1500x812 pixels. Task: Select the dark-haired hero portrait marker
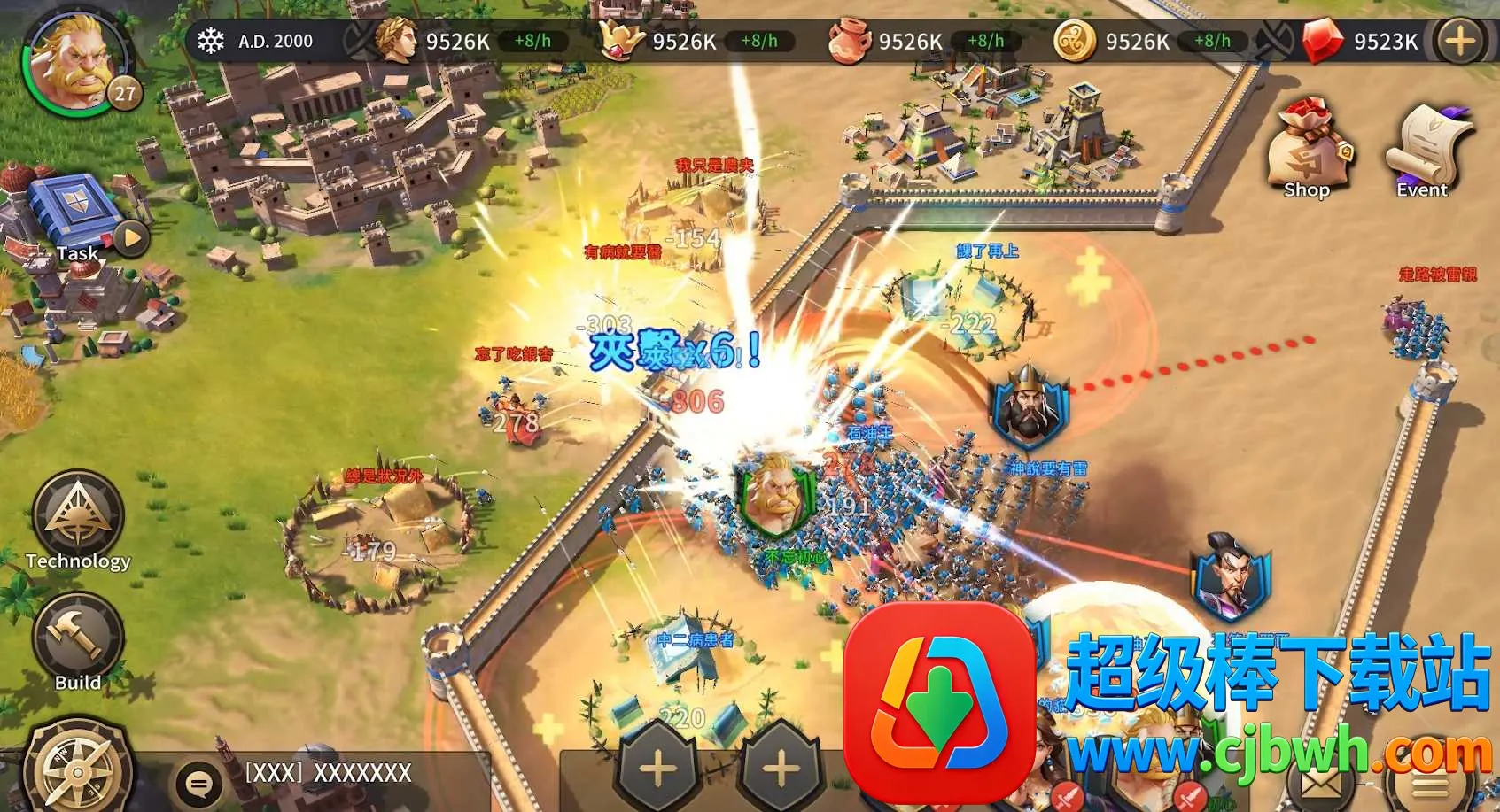click(1232, 576)
